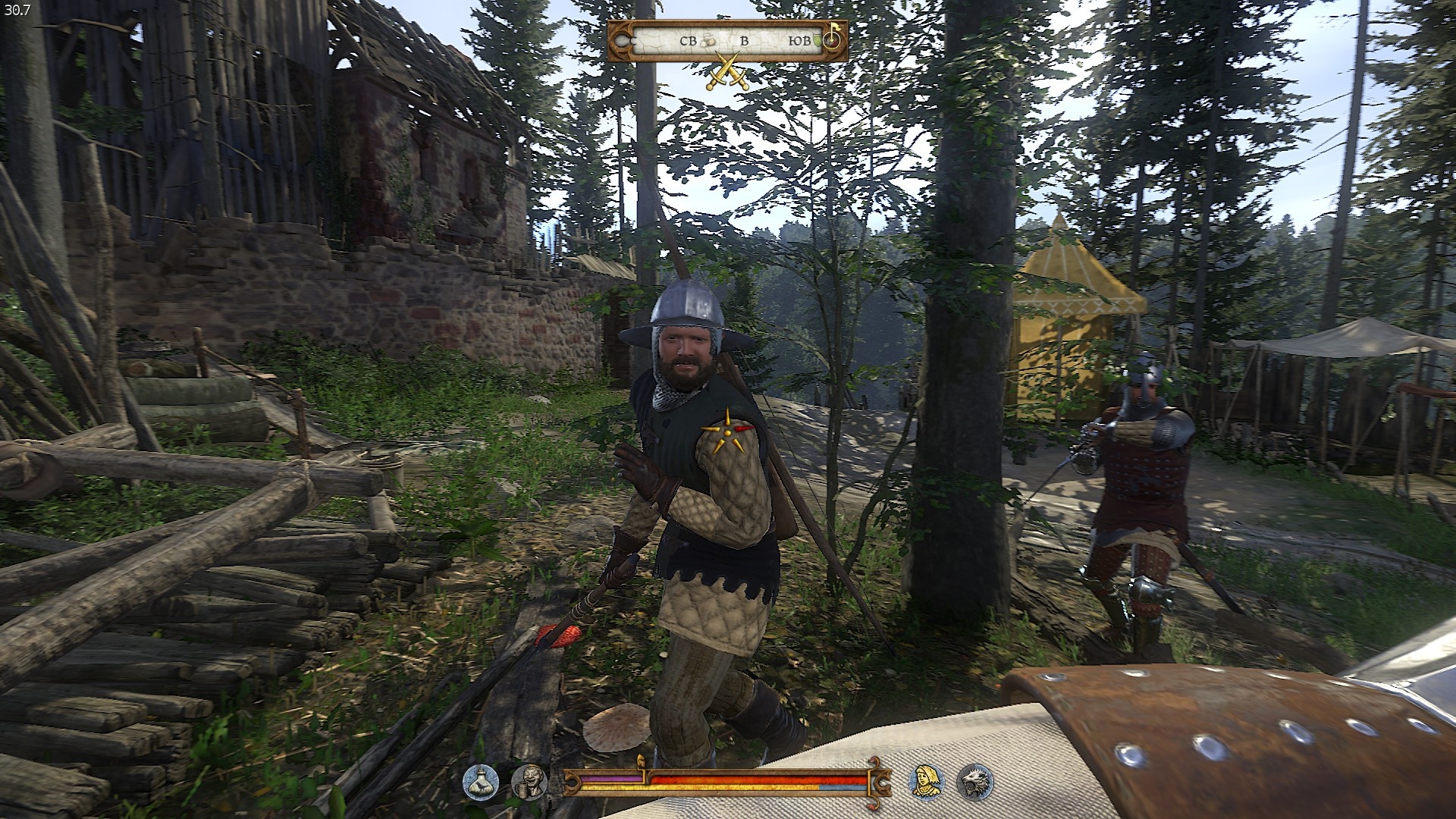Open the woman portrait companion icon

coord(925,783)
